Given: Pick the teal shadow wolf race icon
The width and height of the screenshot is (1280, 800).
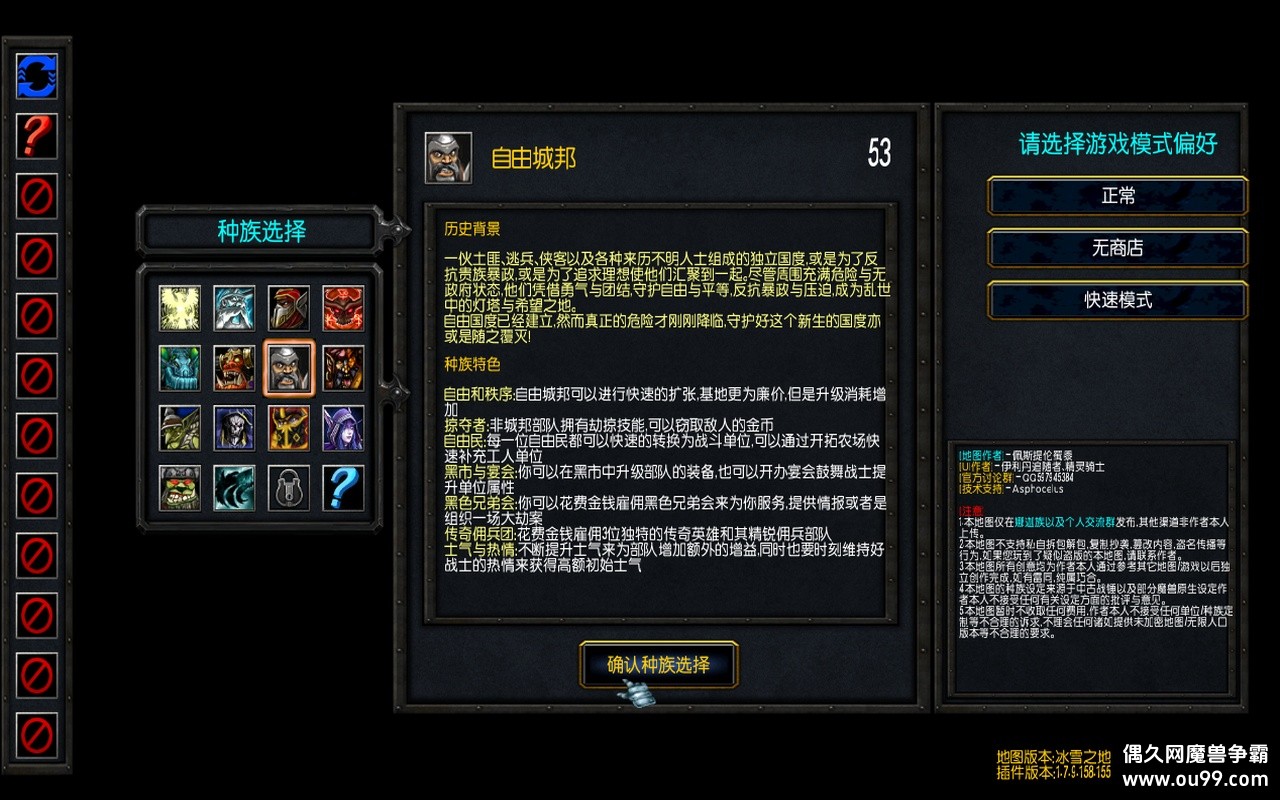Looking at the screenshot, I should (x=234, y=488).
